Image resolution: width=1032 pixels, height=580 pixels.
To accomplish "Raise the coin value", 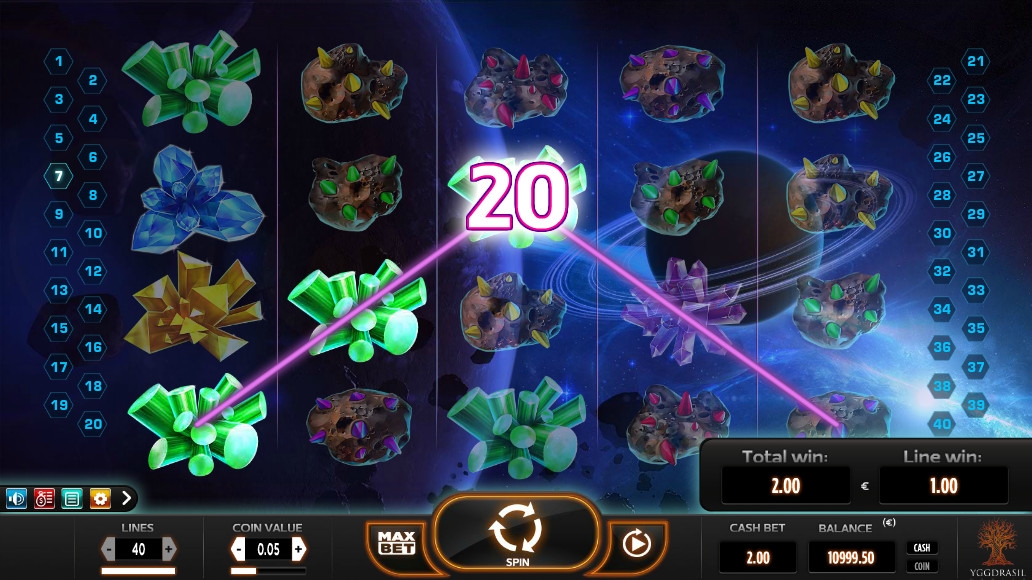I will (x=298, y=549).
